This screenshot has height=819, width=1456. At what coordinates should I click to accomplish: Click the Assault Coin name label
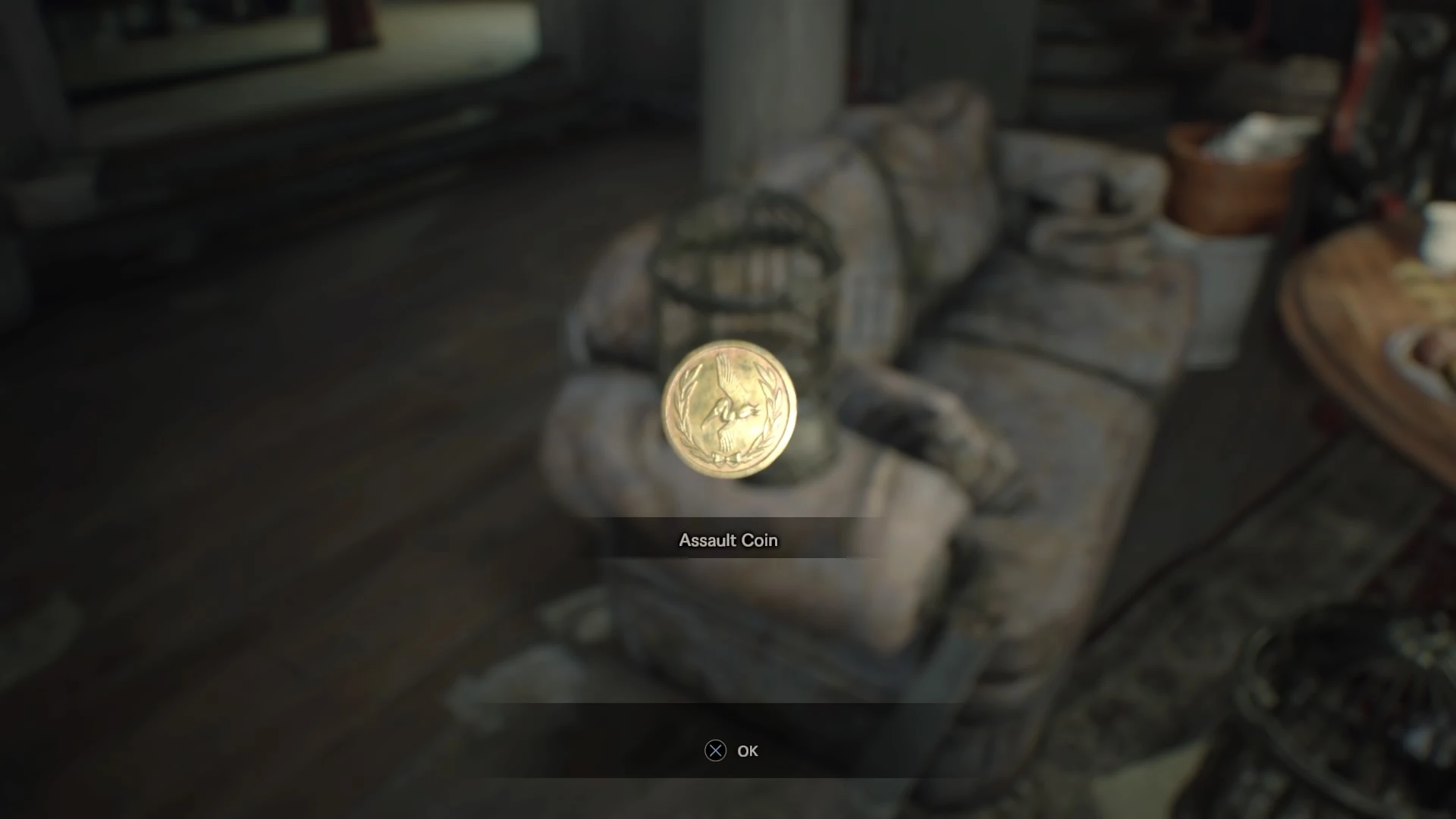pos(726,540)
